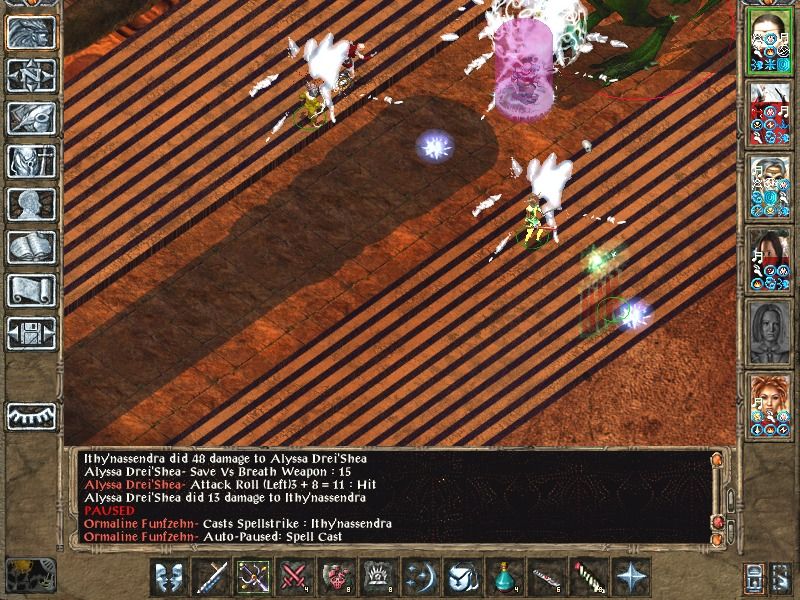Image resolution: width=800 pixels, height=600 pixels.
Task: Open the area map compass button
Action: tap(31, 75)
